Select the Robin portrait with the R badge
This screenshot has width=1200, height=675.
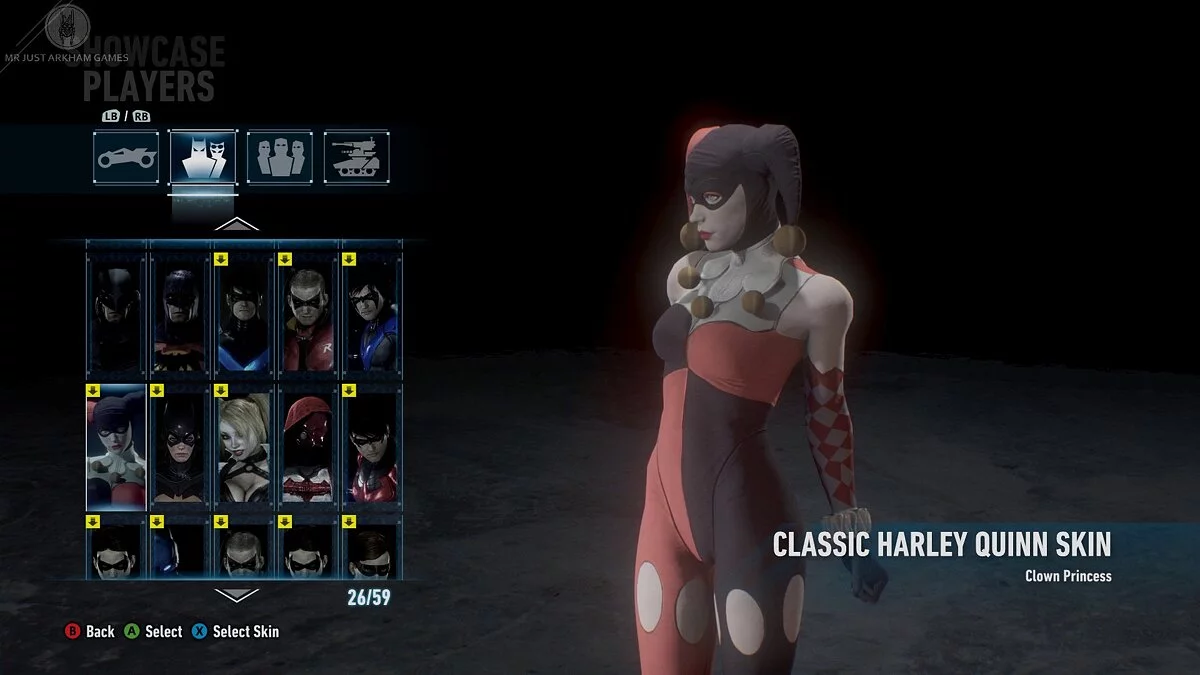(x=308, y=312)
